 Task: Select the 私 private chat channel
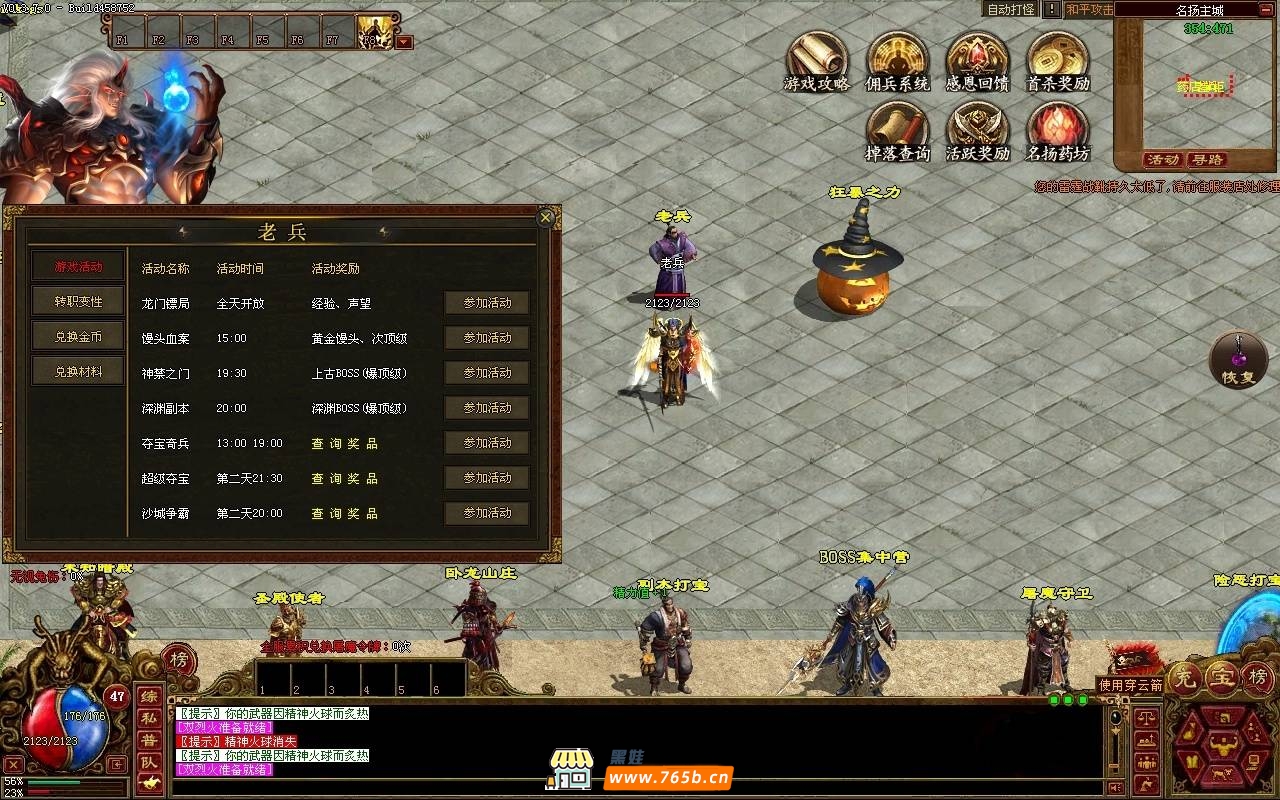(x=148, y=718)
